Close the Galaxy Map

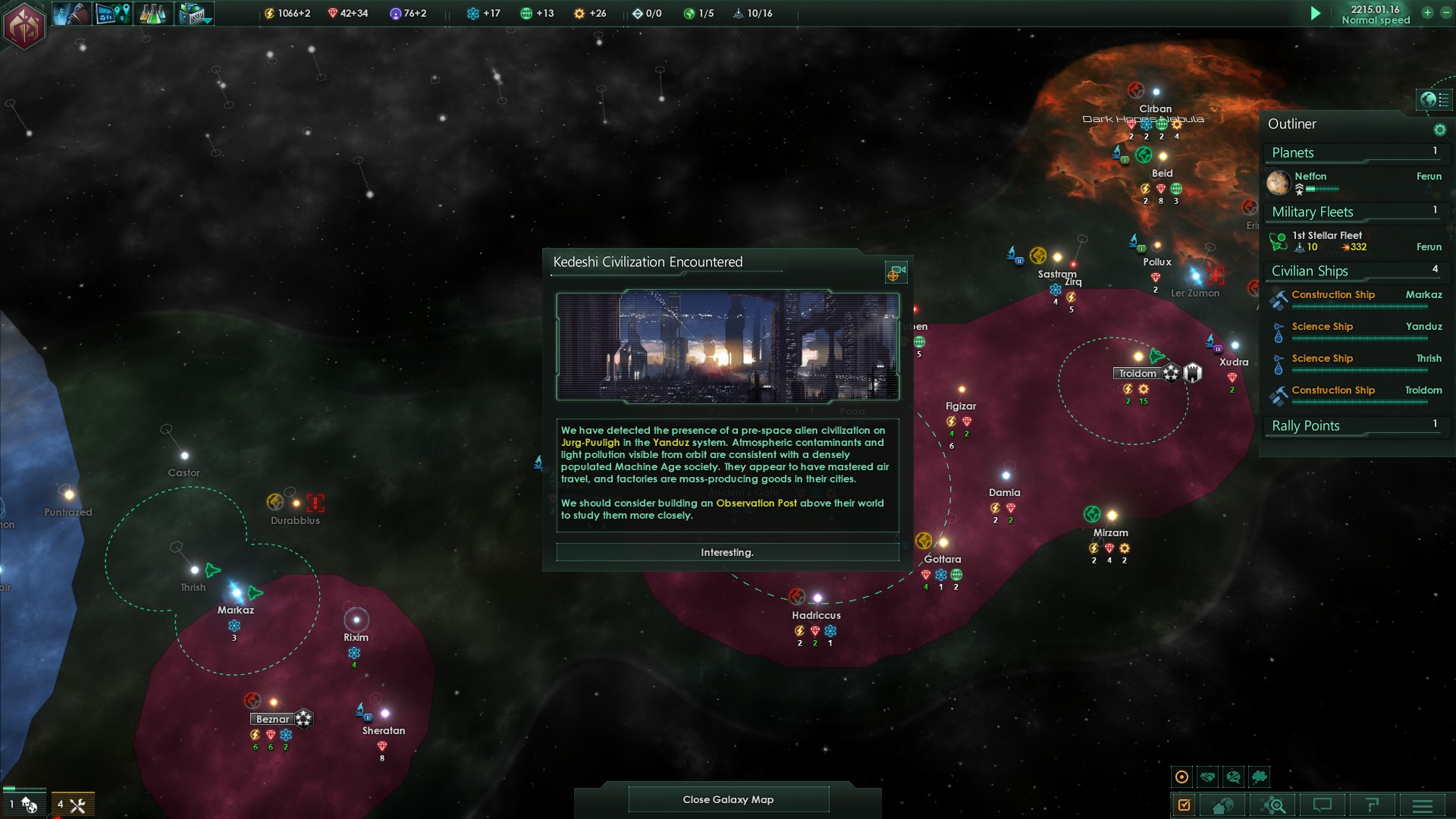pyautogui.click(x=728, y=799)
